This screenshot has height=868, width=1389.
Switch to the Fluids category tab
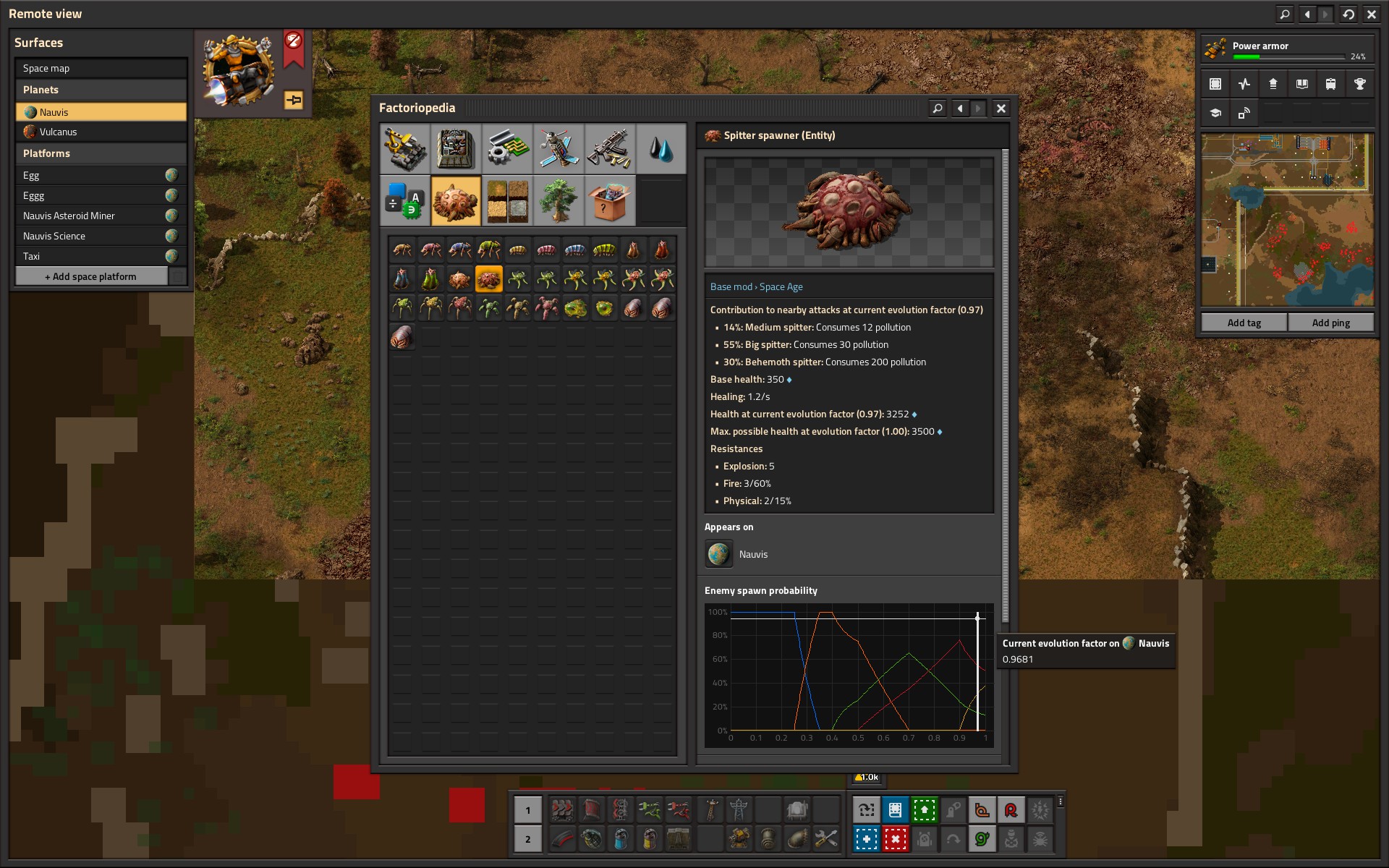coord(660,149)
